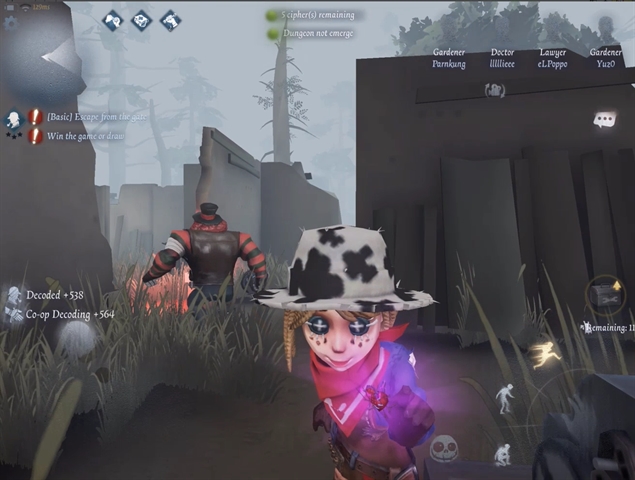
Task: Select the Lawyer teammate eLPoppo
Action: point(552,58)
